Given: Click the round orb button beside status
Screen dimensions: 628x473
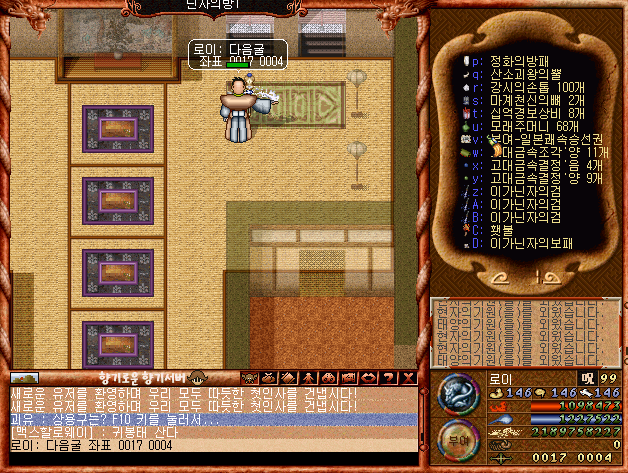Looking at the screenshot, I should point(458,391).
